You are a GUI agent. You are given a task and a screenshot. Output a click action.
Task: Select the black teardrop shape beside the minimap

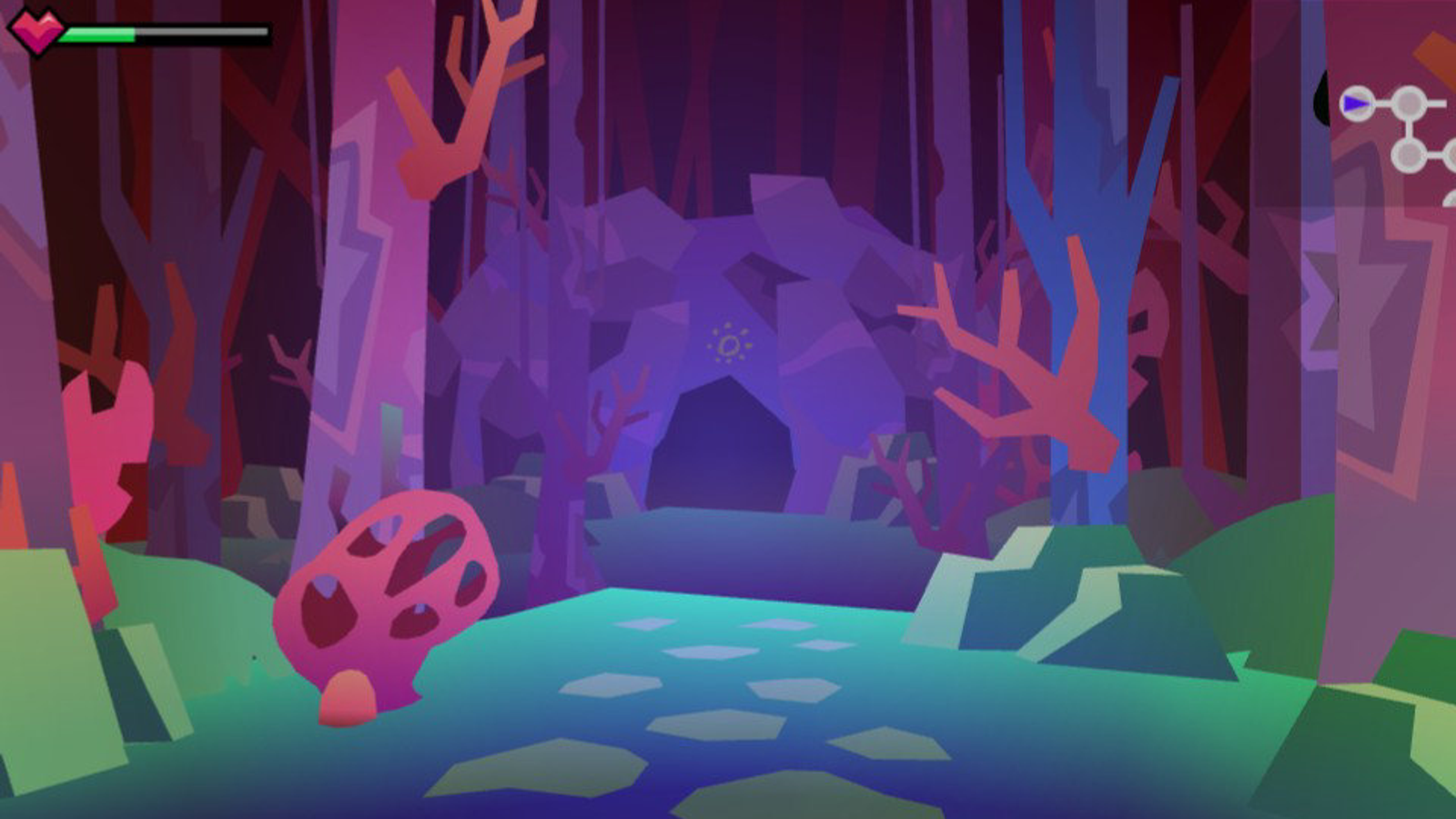tap(1322, 98)
